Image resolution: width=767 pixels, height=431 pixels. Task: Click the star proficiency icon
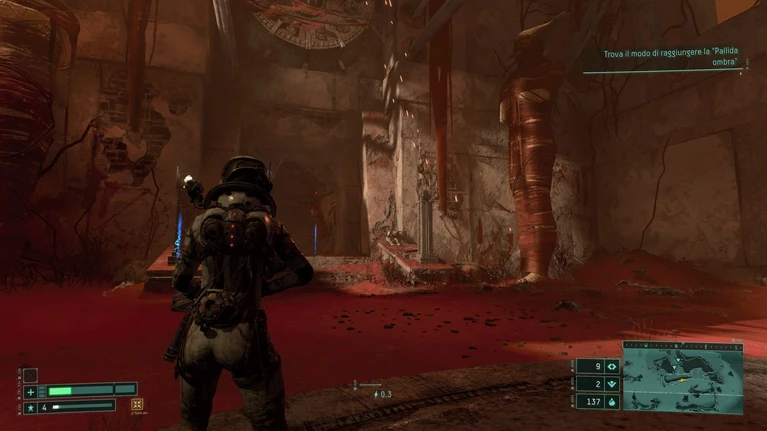(30, 407)
